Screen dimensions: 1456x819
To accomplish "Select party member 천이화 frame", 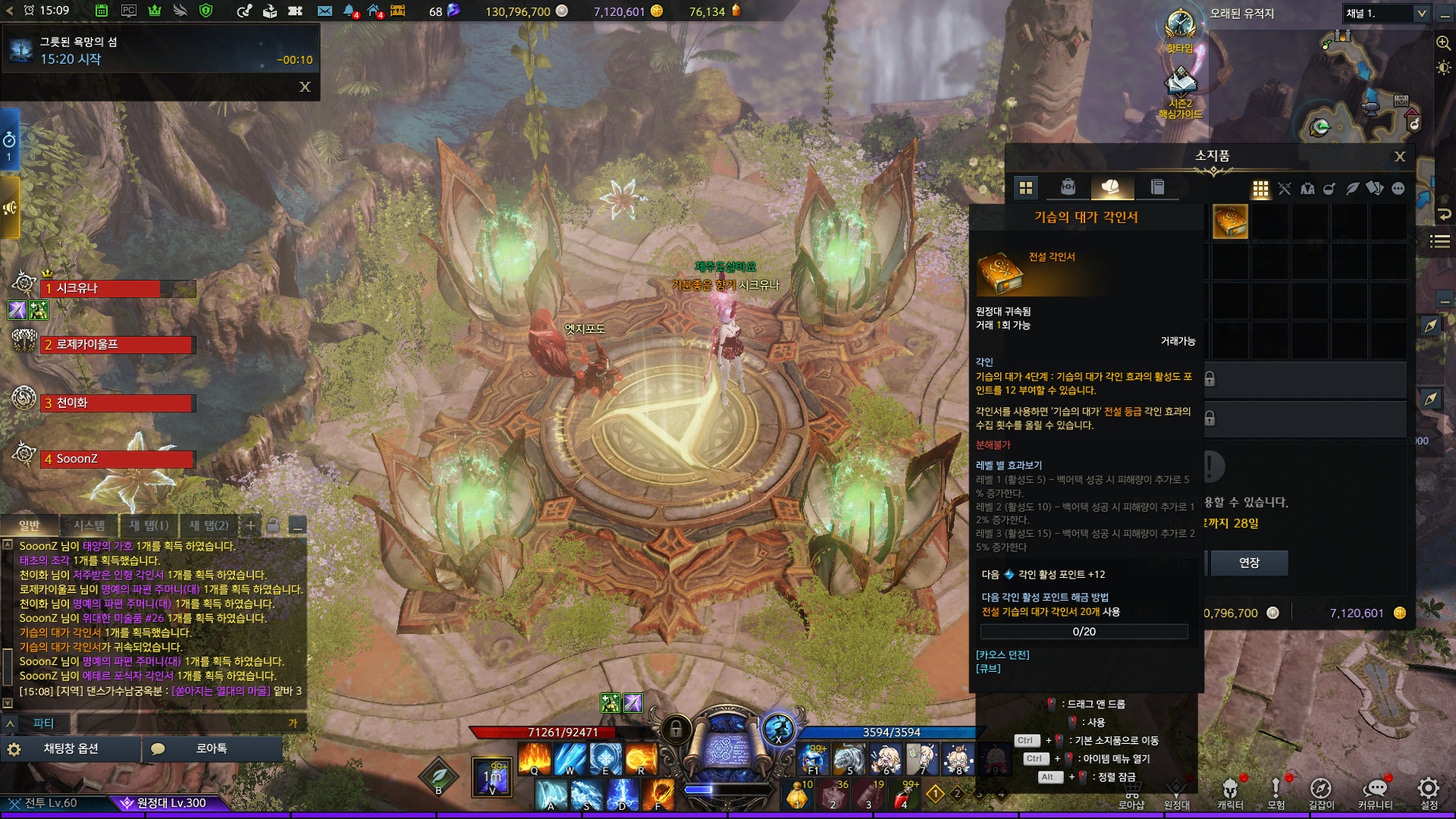I will point(118,403).
